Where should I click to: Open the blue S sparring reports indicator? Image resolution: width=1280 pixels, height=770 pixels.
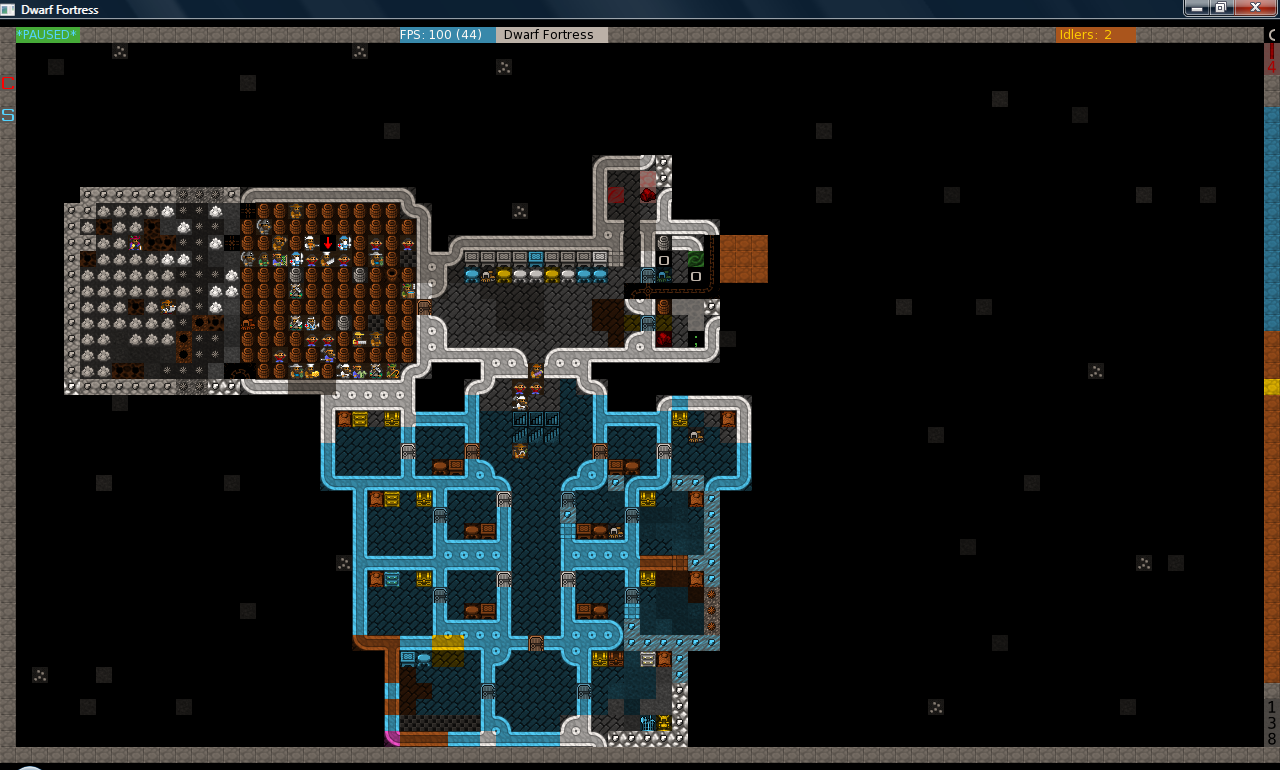(8, 115)
